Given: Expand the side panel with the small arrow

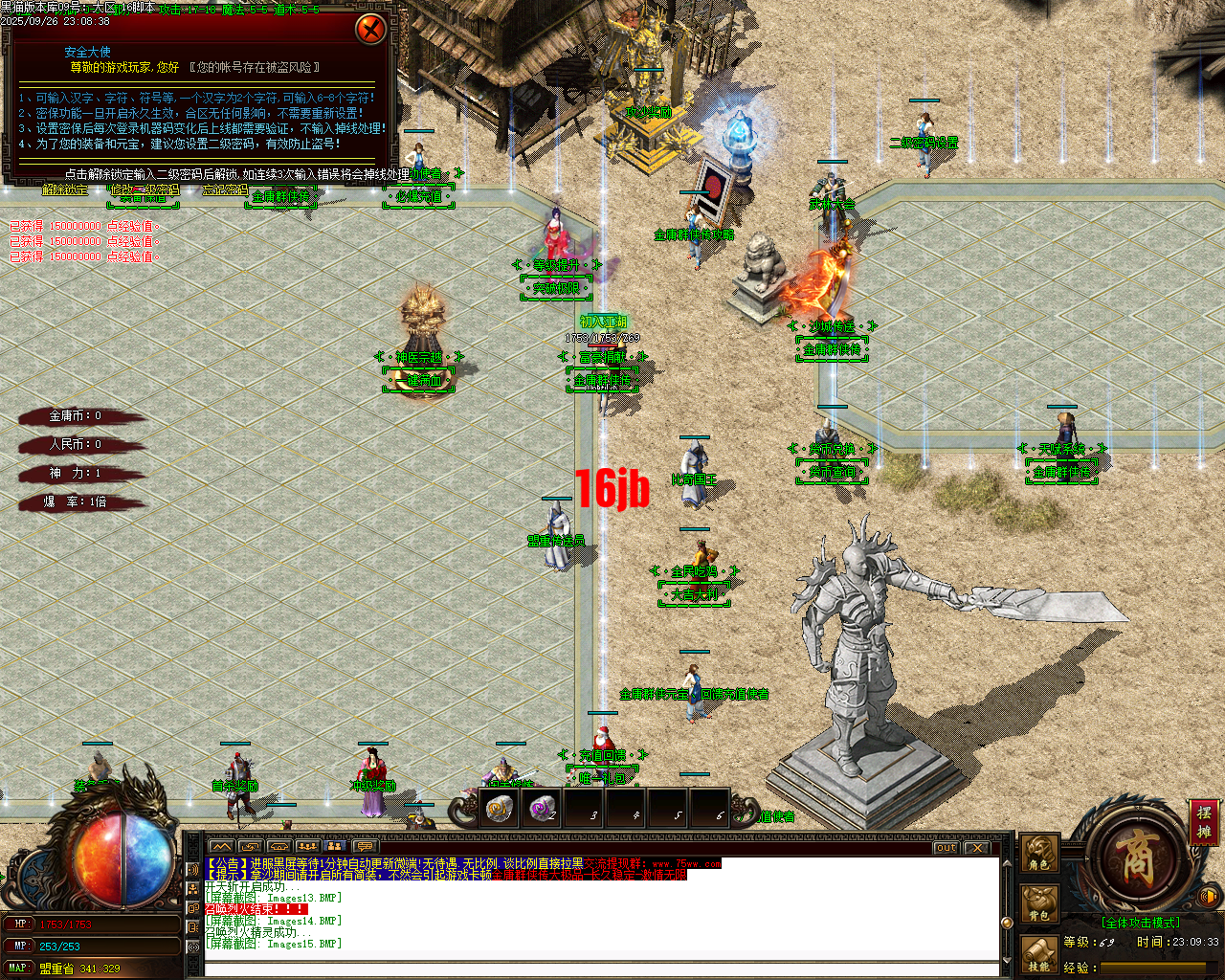Looking at the screenshot, I should [x=1086, y=857].
